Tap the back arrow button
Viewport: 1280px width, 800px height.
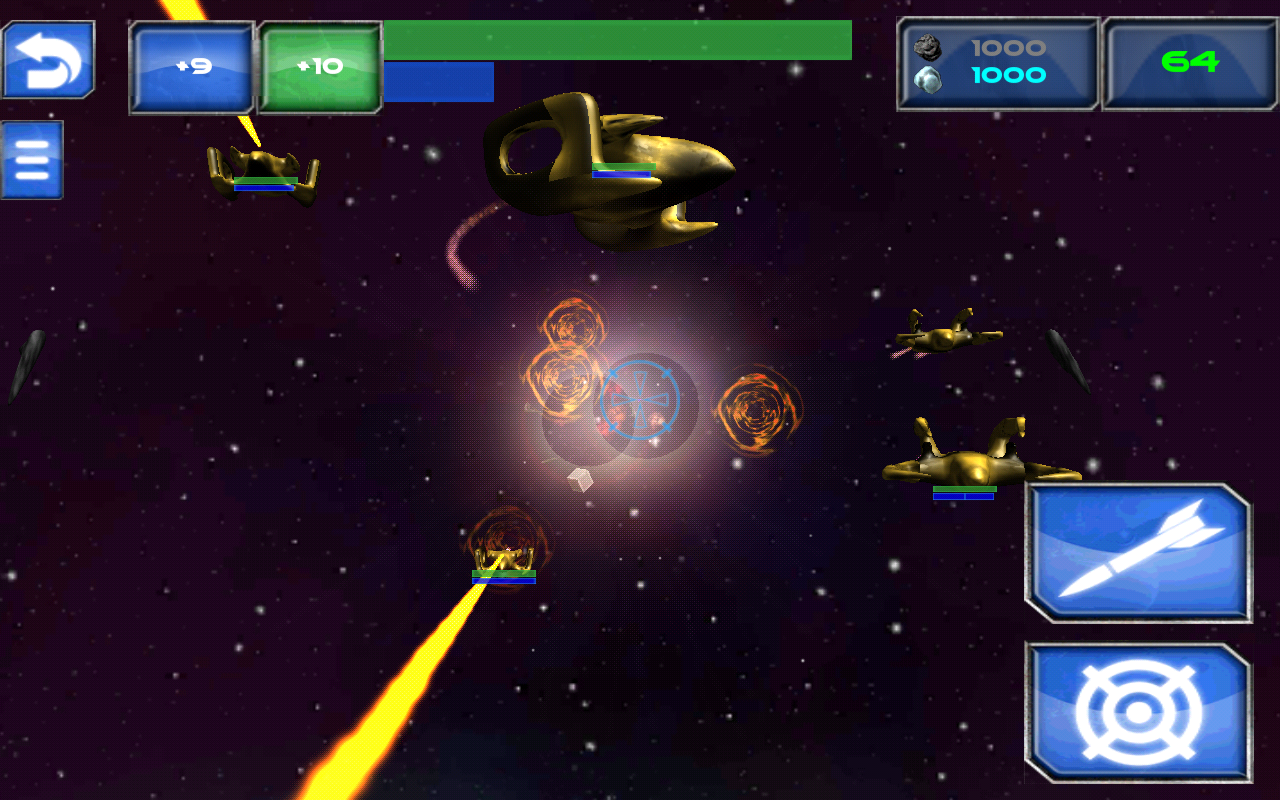click(48, 60)
